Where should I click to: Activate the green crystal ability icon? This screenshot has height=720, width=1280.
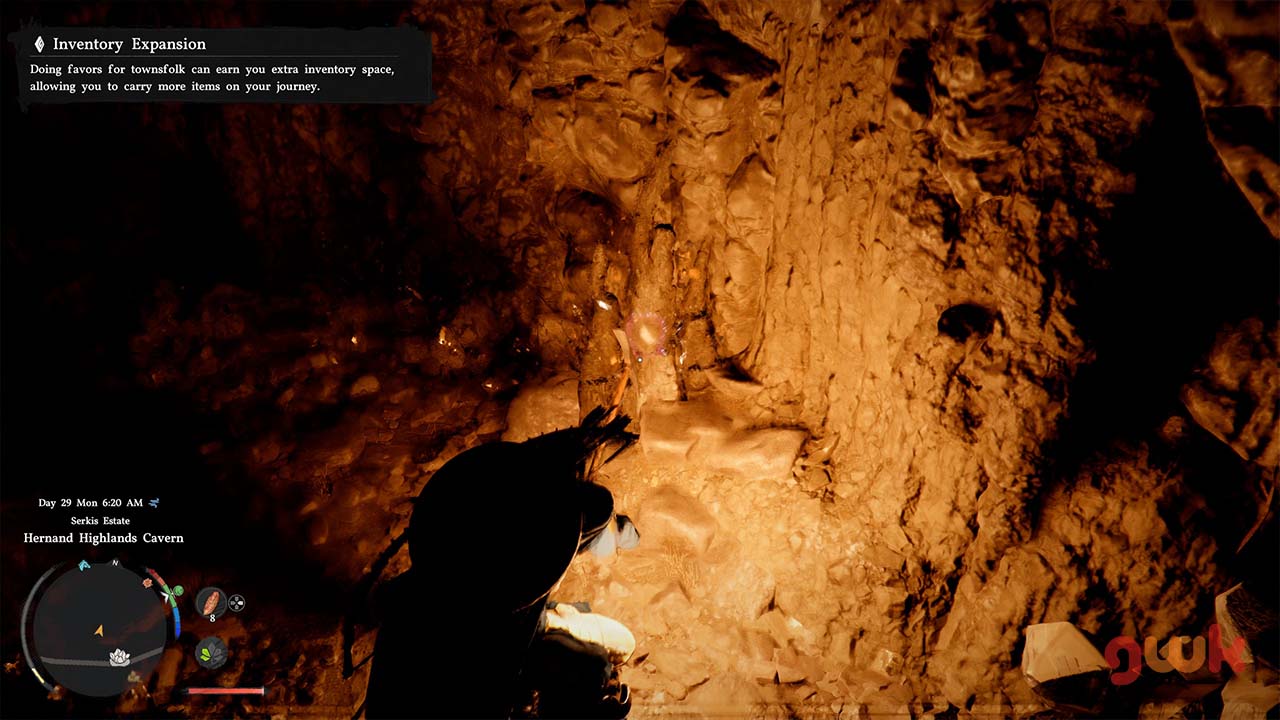point(211,653)
